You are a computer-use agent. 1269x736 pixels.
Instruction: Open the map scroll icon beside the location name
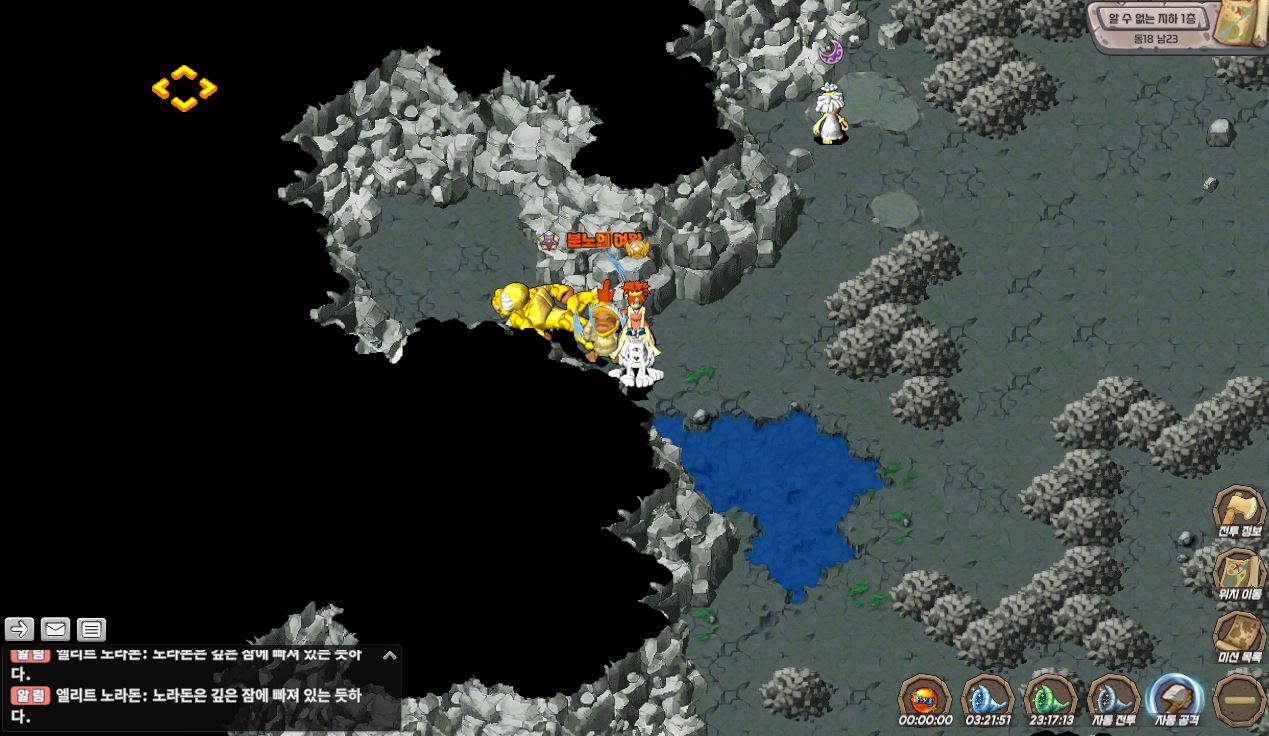click(x=1243, y=25)
